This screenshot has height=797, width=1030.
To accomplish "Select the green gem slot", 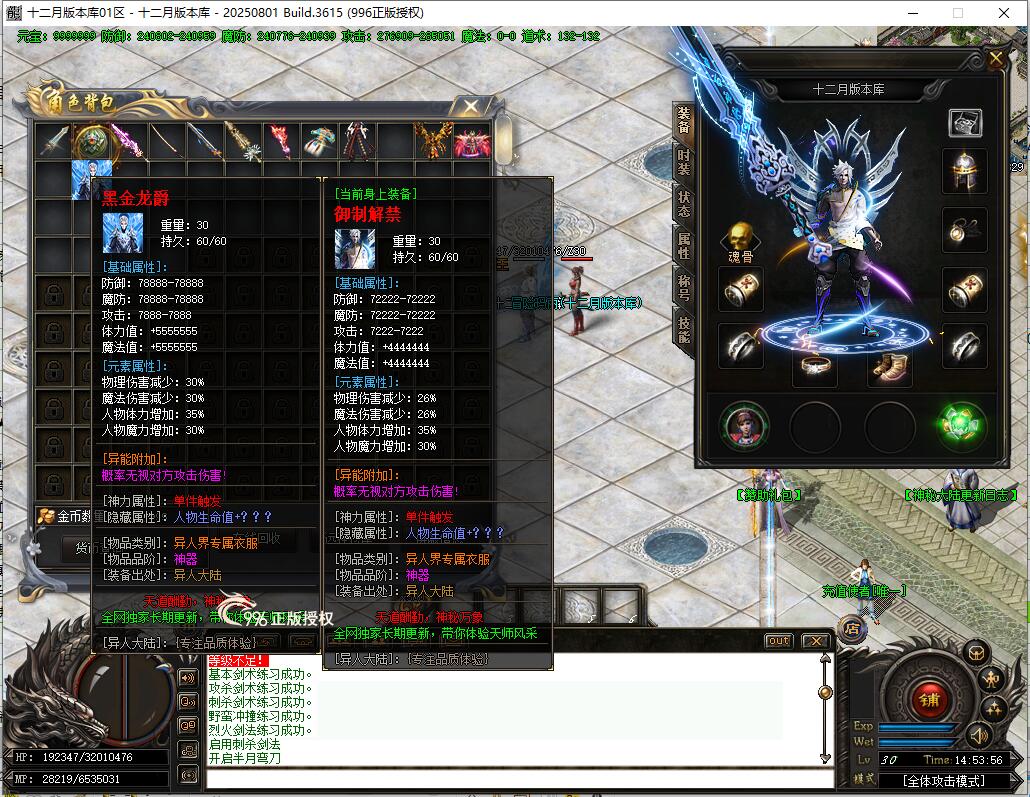I will coord(962,425).
